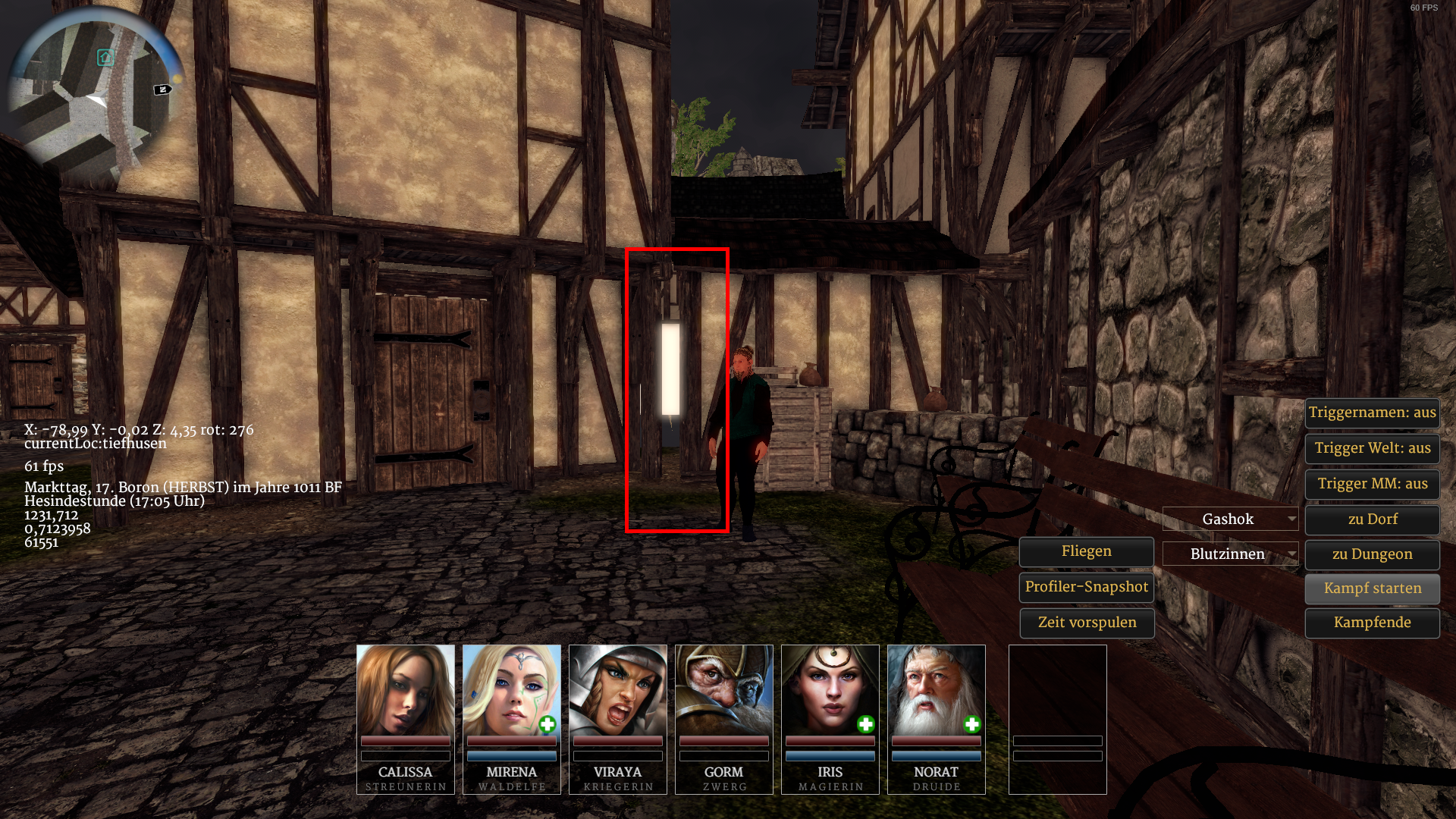
Task: Choose Norat the Druide portrait
Action: (x=937, y=690)
